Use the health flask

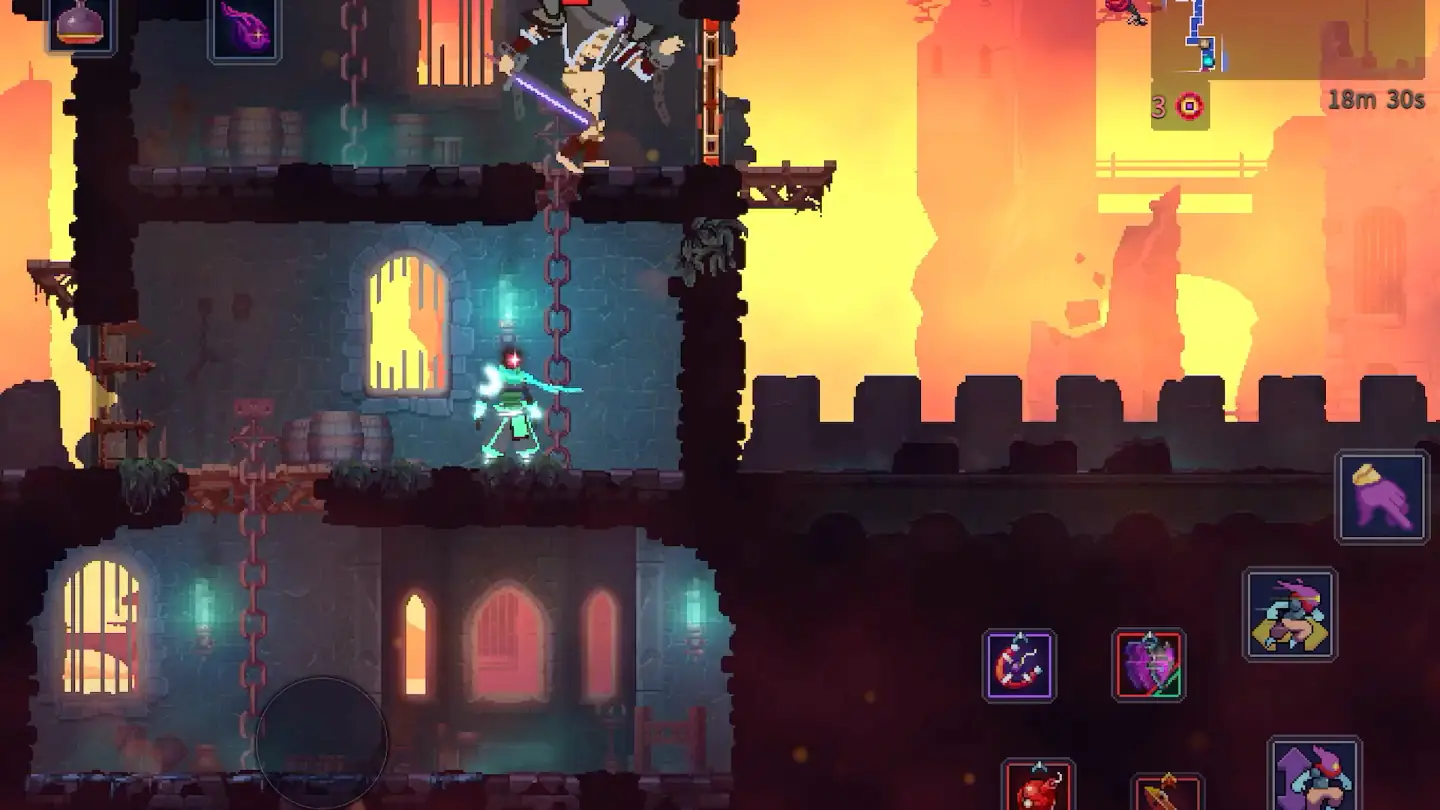tap(80, 25)
